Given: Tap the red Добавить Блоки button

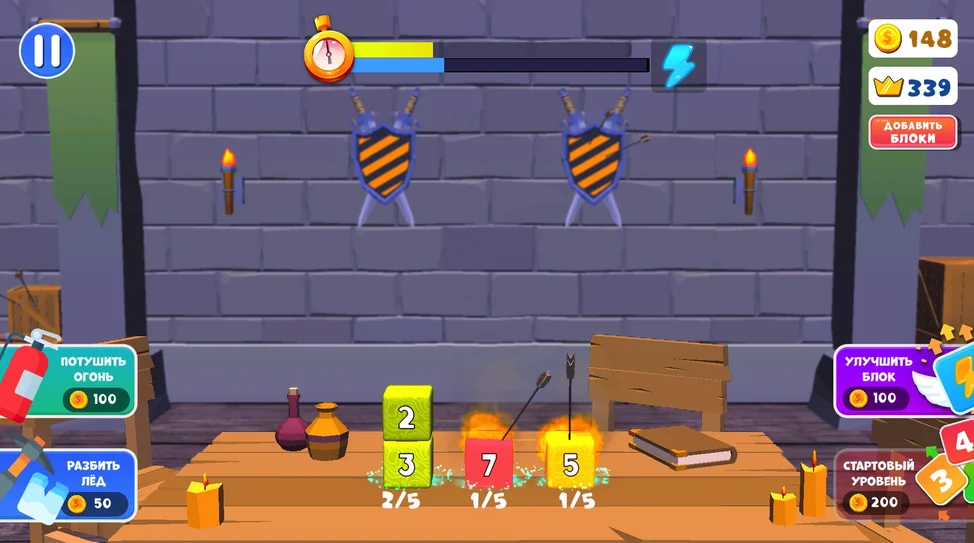Looking at the screenshot, I should (x=911, y=132).
